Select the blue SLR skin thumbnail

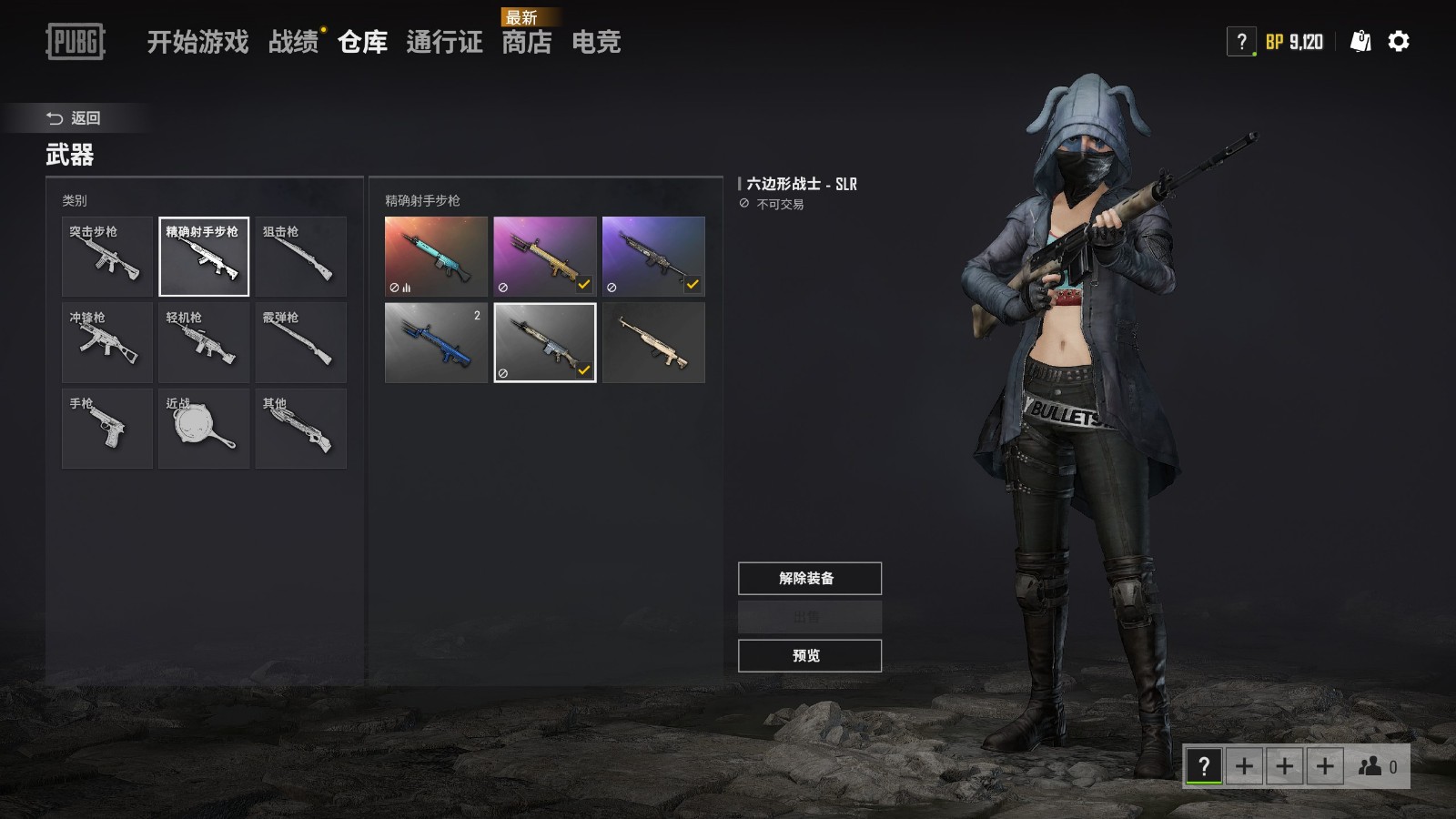435,343
